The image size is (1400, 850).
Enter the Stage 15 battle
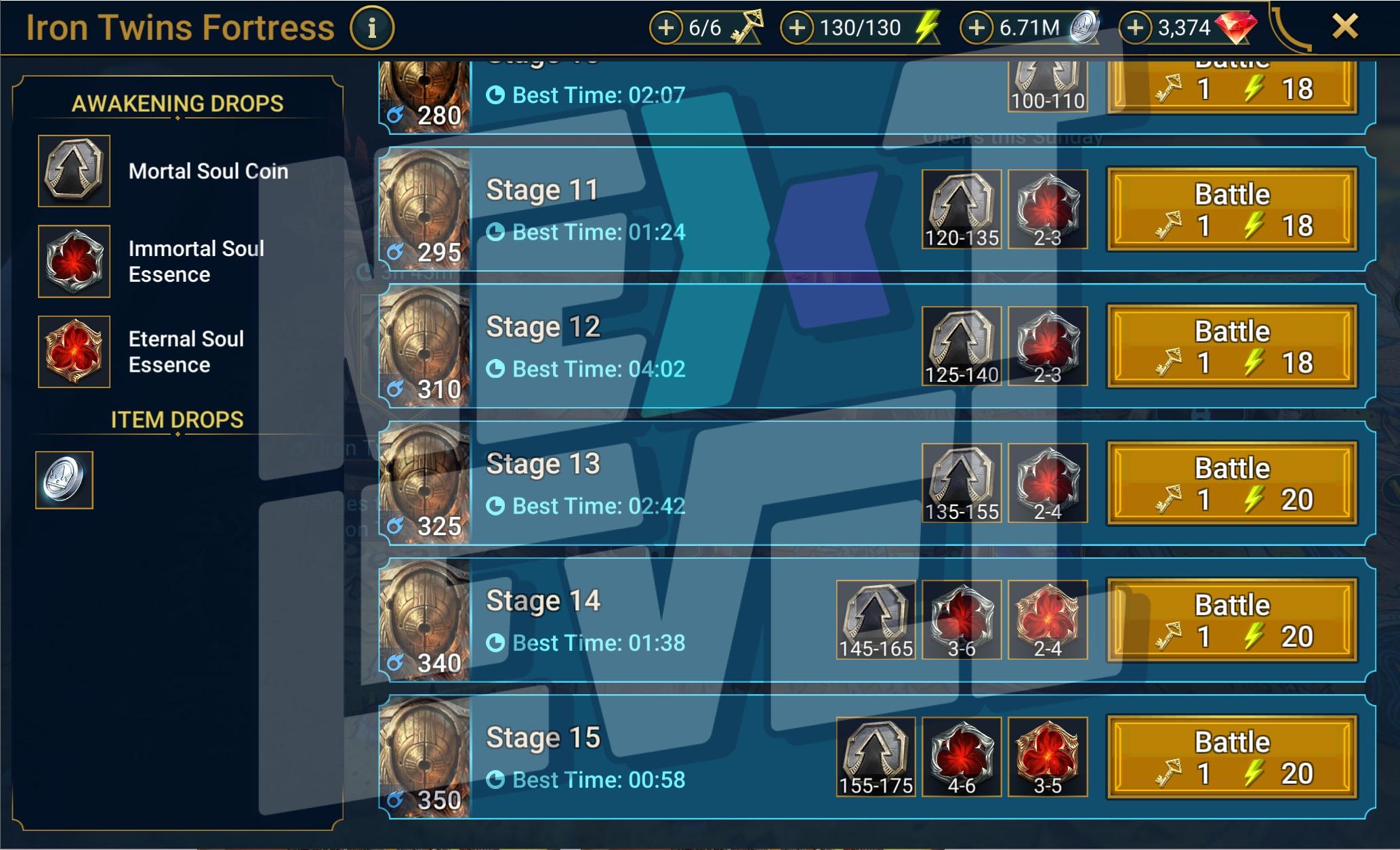tap(1231, 757)
